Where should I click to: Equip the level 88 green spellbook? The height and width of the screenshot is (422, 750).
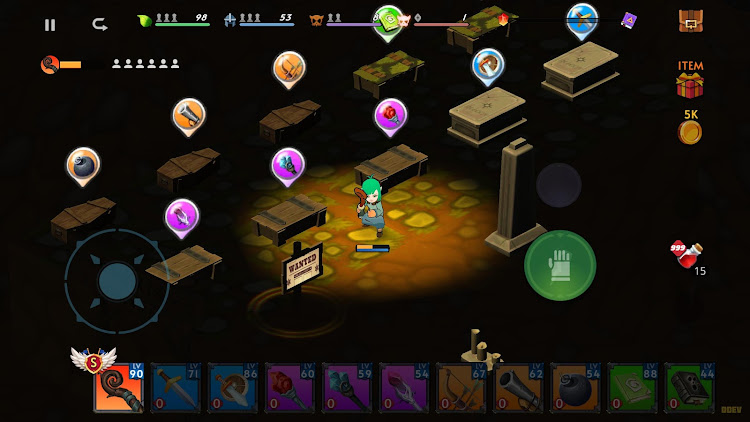pyautogui.click(x=632, y=389)
